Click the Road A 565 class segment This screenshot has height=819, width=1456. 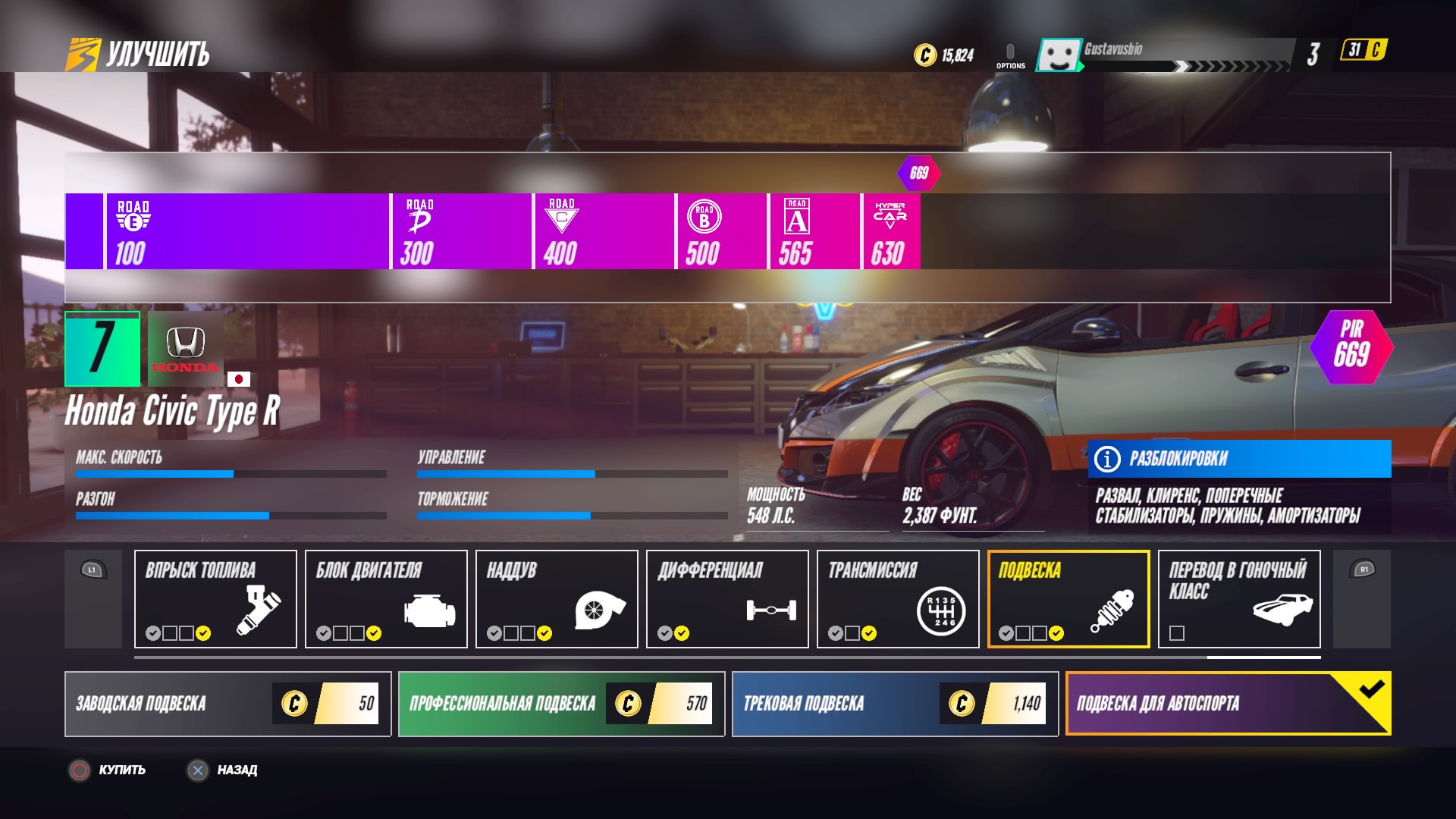(x=814, y=231)
